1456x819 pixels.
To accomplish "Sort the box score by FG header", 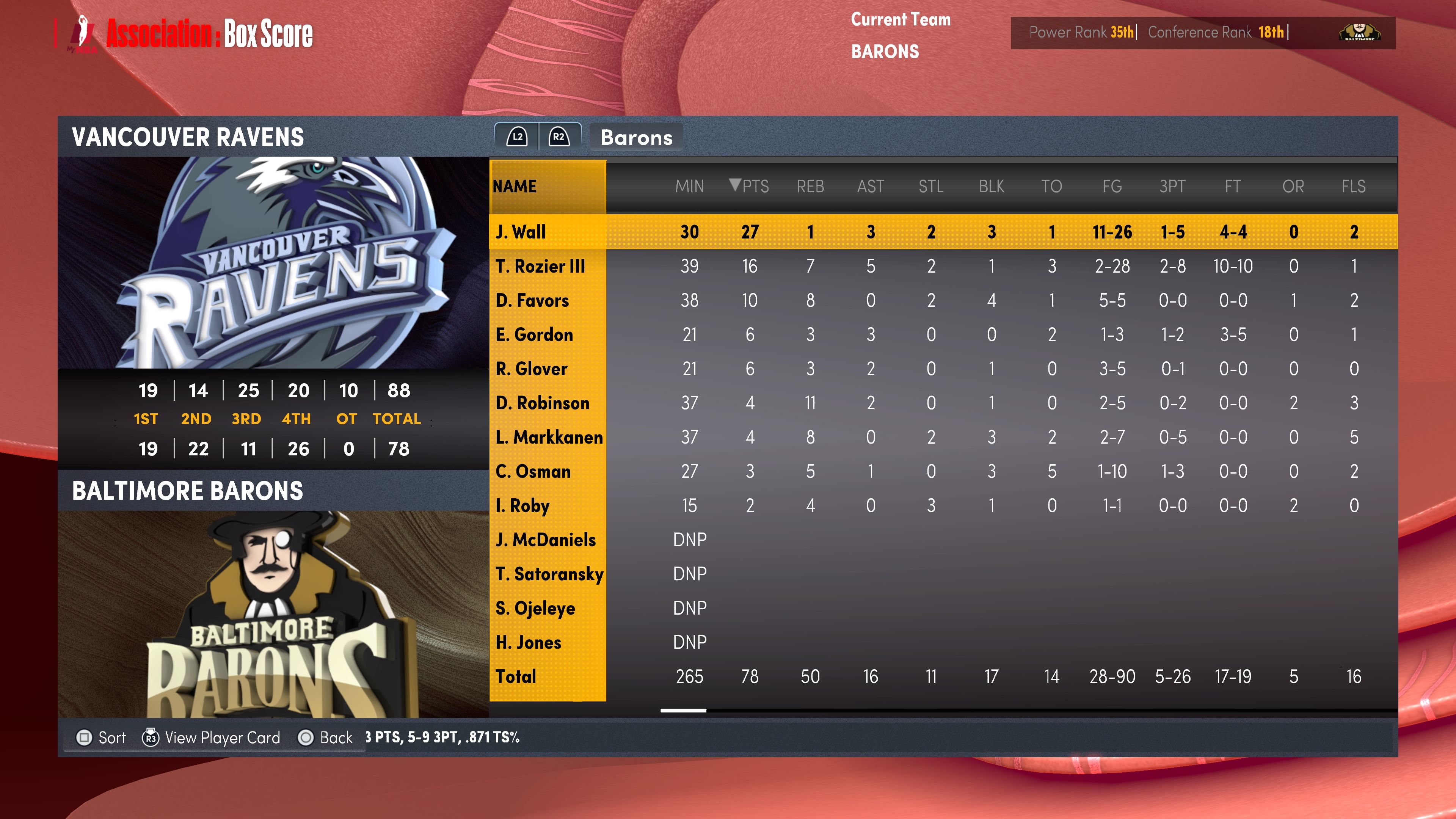I will [1112, 186].
